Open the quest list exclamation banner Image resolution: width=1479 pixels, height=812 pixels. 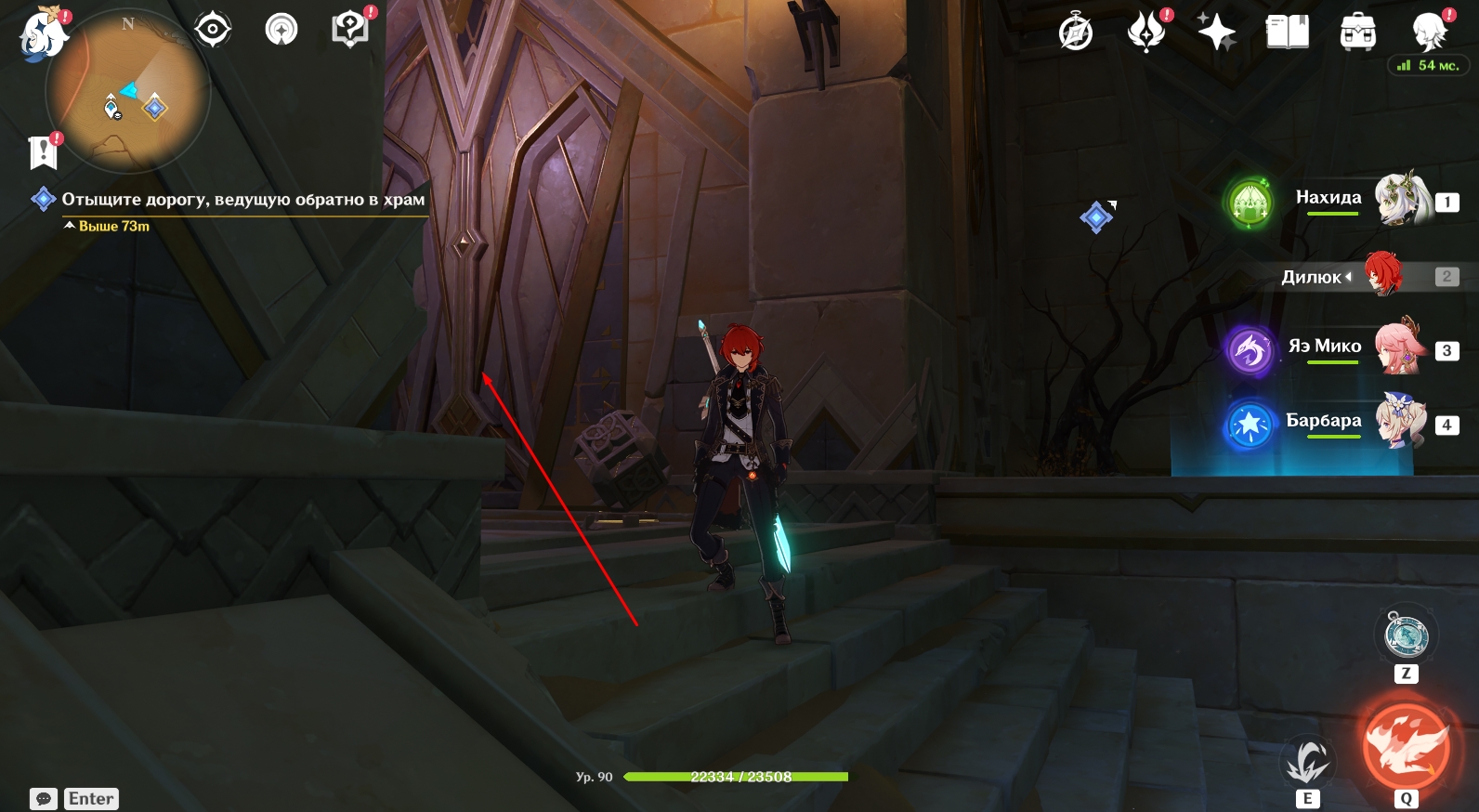(43, 151)
